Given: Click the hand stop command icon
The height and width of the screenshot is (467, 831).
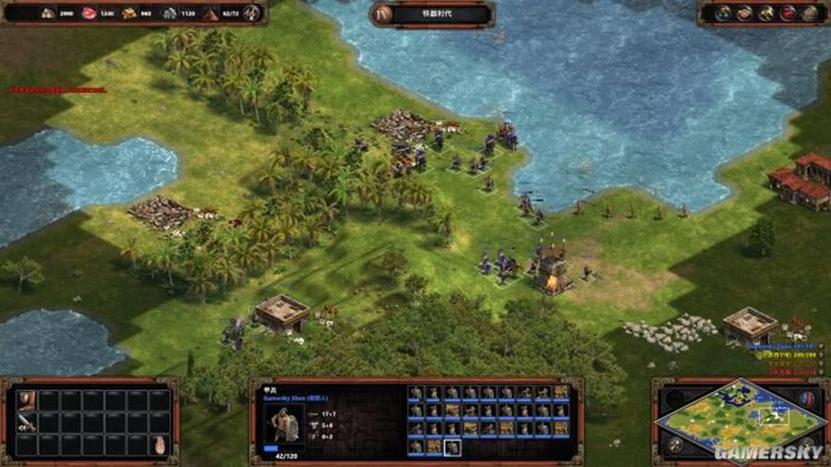Looking at the screenshot, I should pos(158,444).
